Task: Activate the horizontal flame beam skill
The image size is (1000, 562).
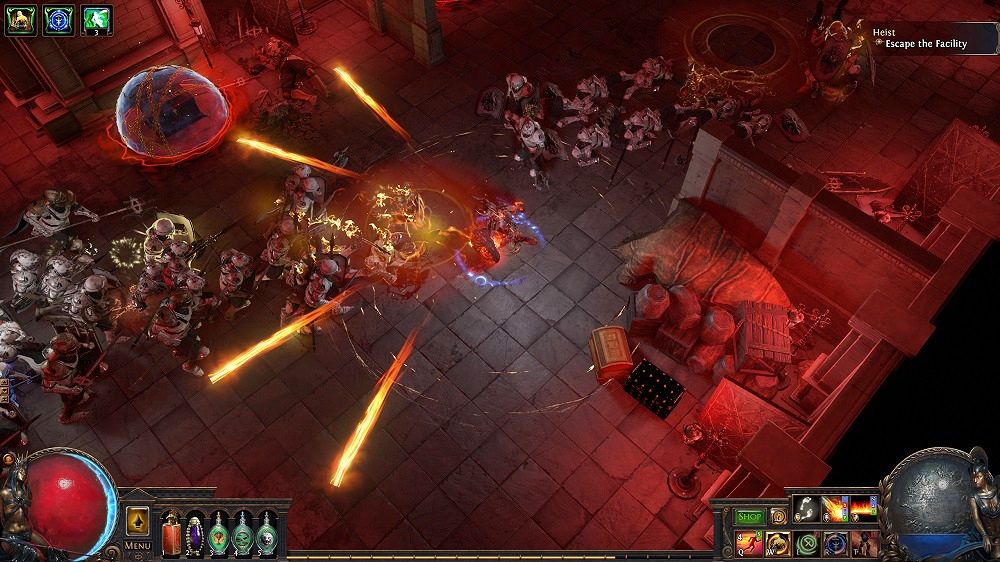Action: pos(862,509)
